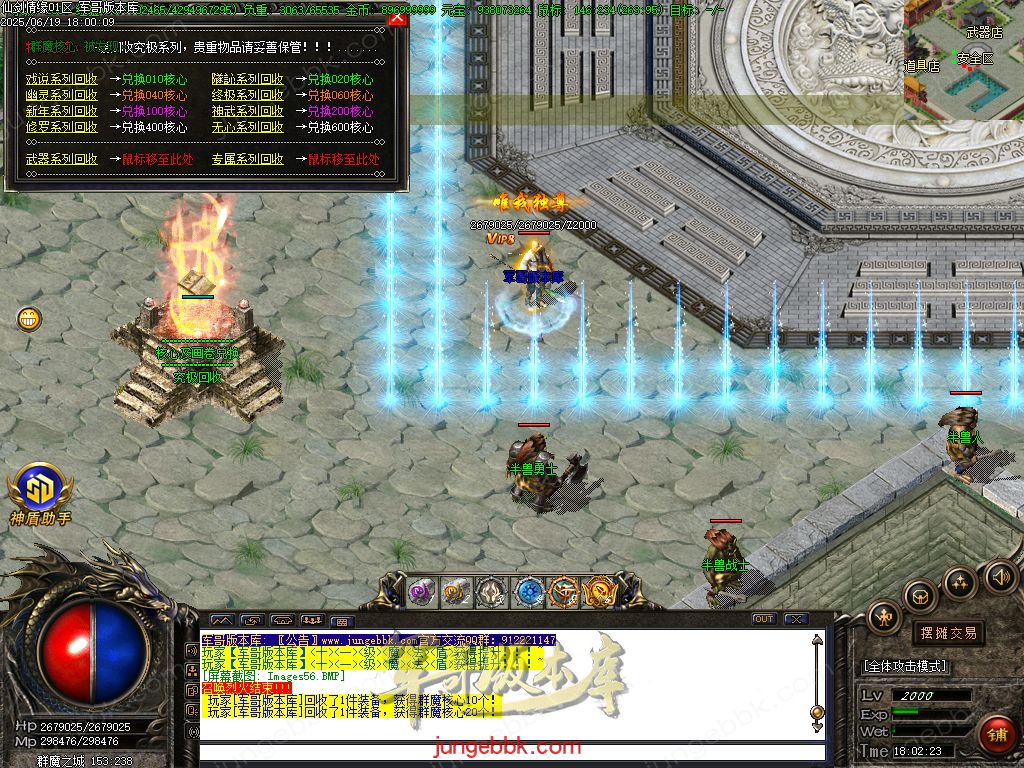Activate the blue gear orb hotbar slot
Image resolution: width=1024 pixels, height=768 pixels.
point(529,592)
